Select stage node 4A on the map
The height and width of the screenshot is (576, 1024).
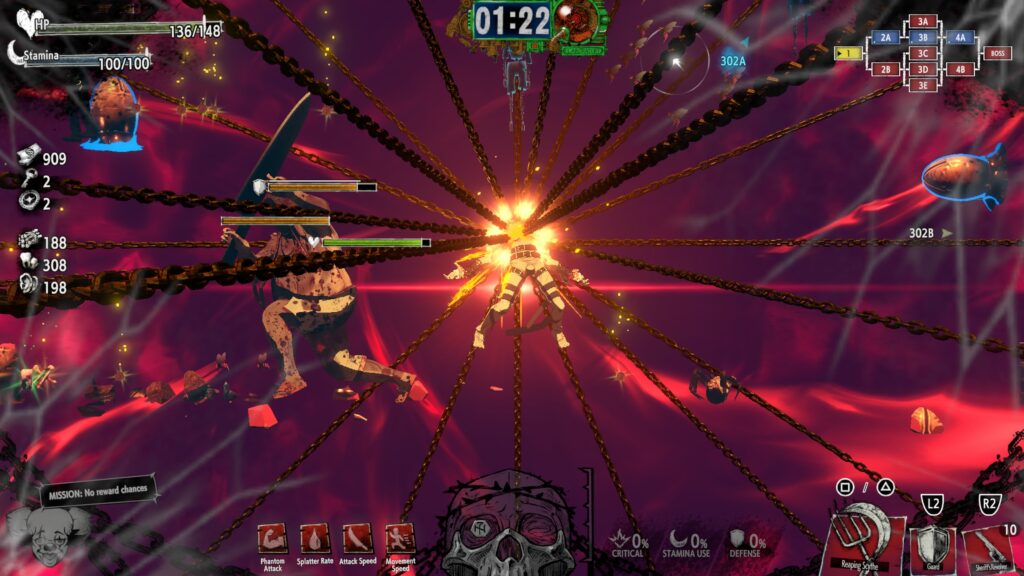(960, 38)
